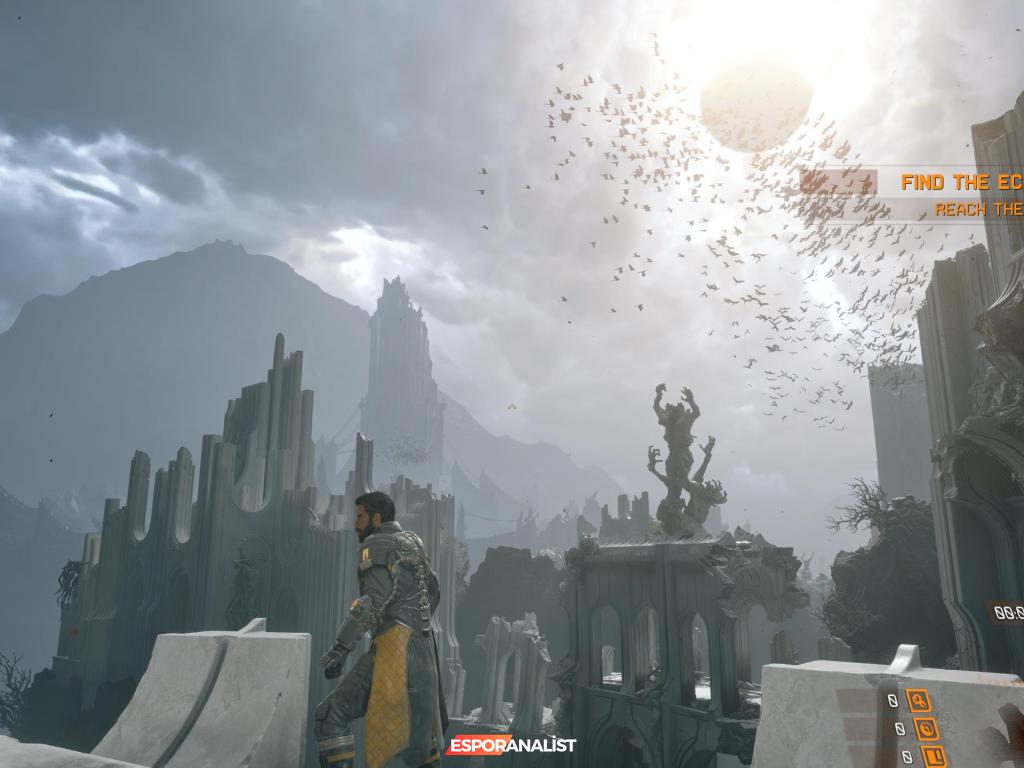Click the 'Reach the...' sub-objective line

coord(978,210)
